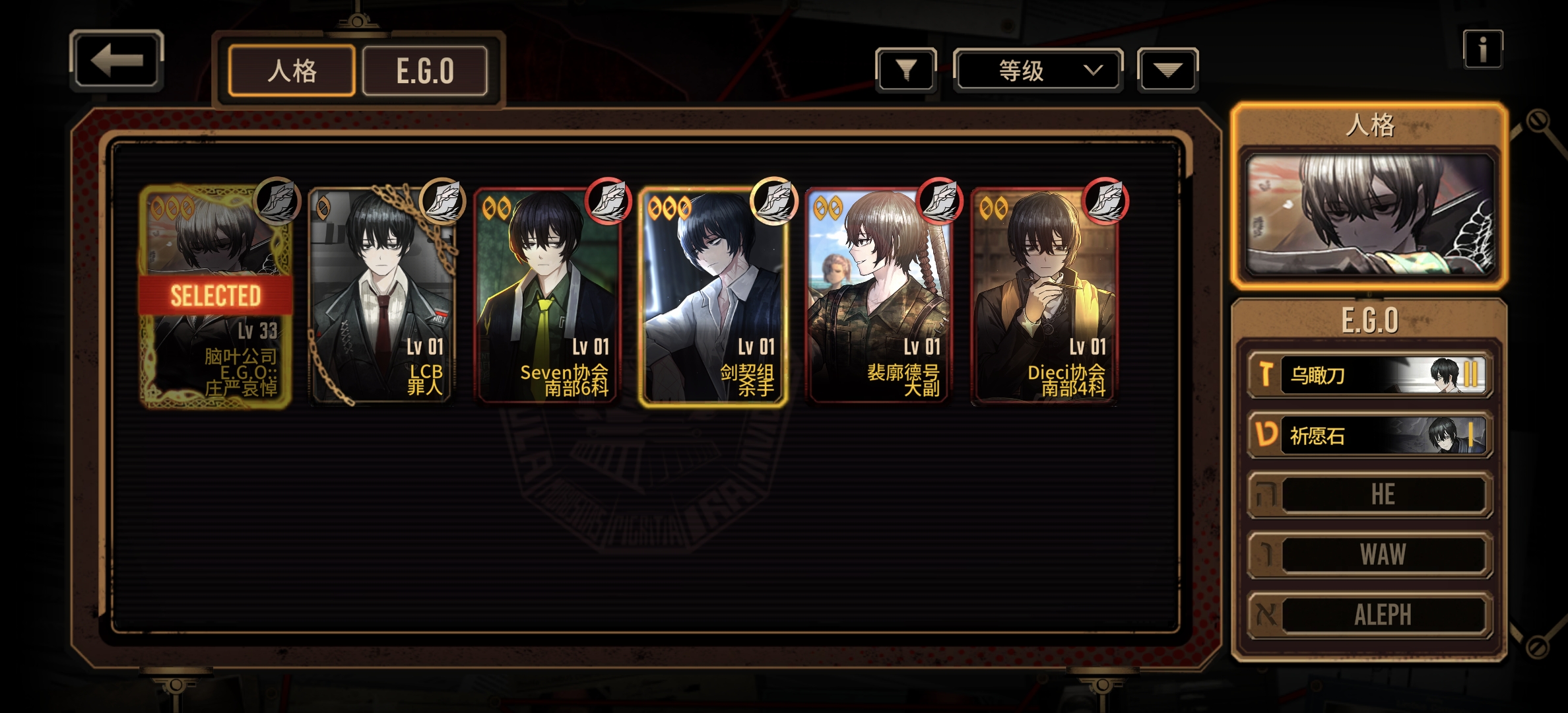
Task: Open the funnel filter button
Action: coord(906,69)
